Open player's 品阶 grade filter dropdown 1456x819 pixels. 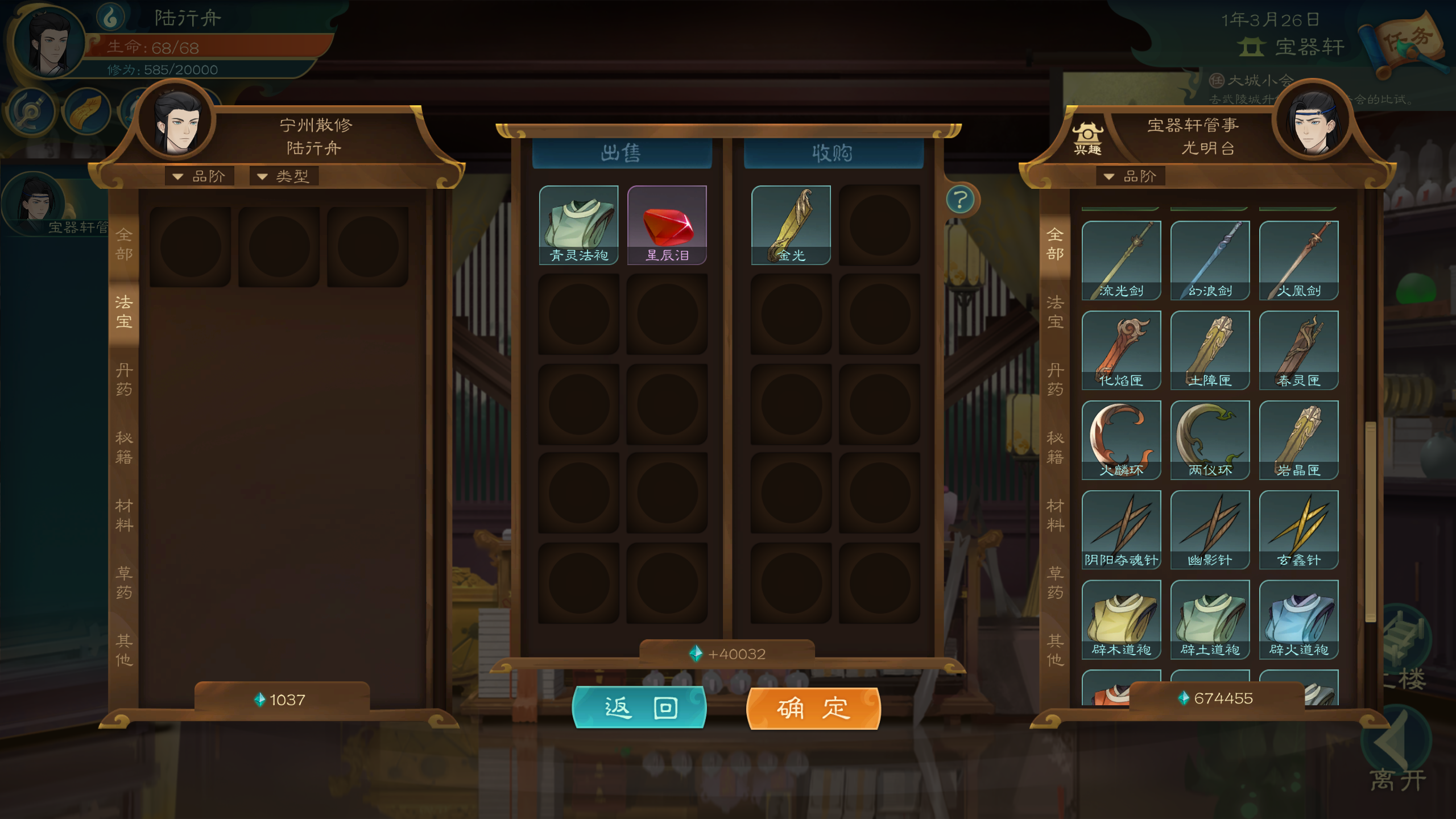pyautogui.click(x=200, y=176)
